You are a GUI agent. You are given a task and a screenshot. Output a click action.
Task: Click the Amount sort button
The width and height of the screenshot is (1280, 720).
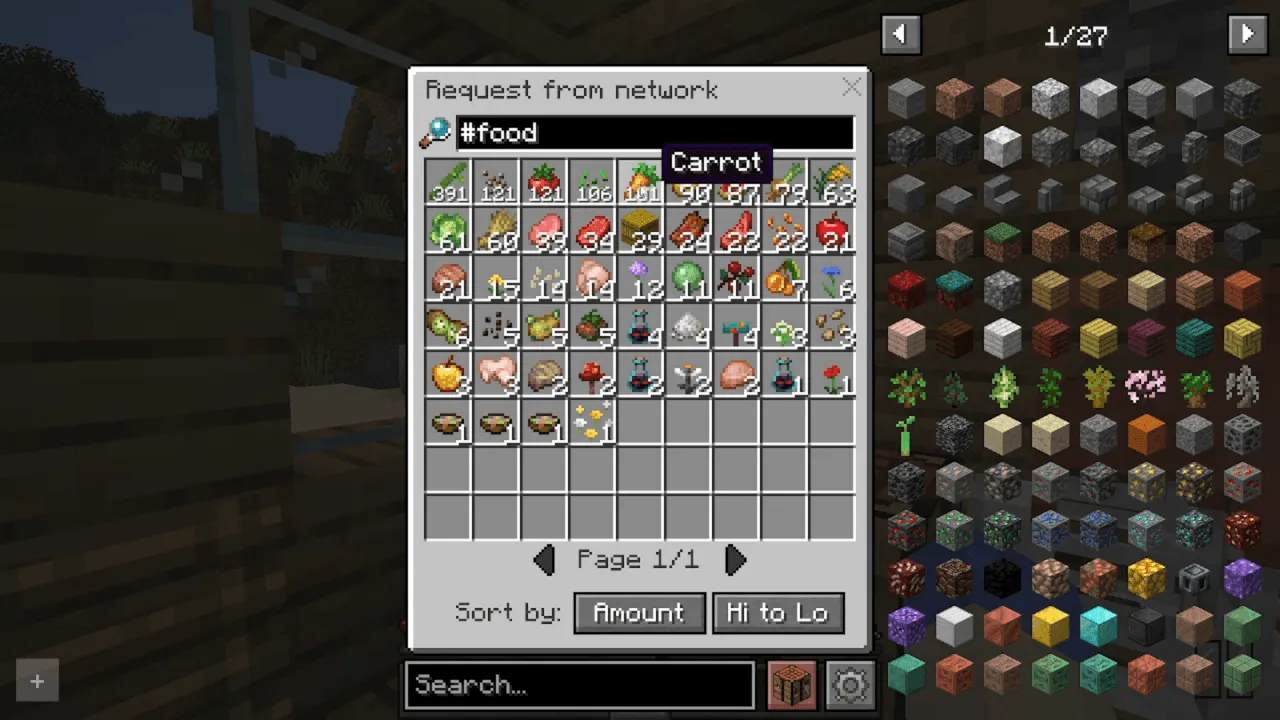click(x=639, y=612)
